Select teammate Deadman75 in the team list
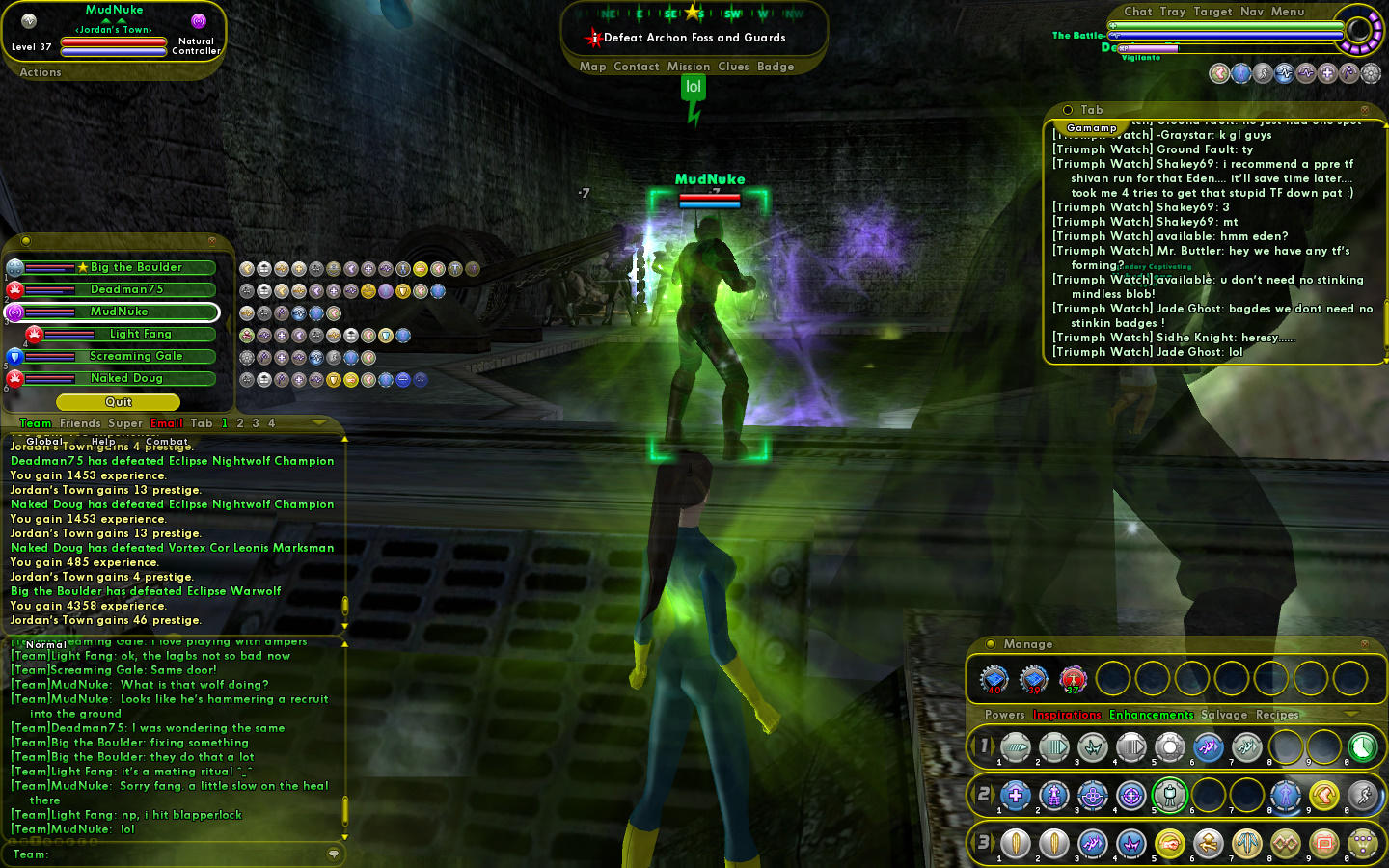Image resolution: width=1389 pixels, height=868 pixels. (x=126, y=289)
